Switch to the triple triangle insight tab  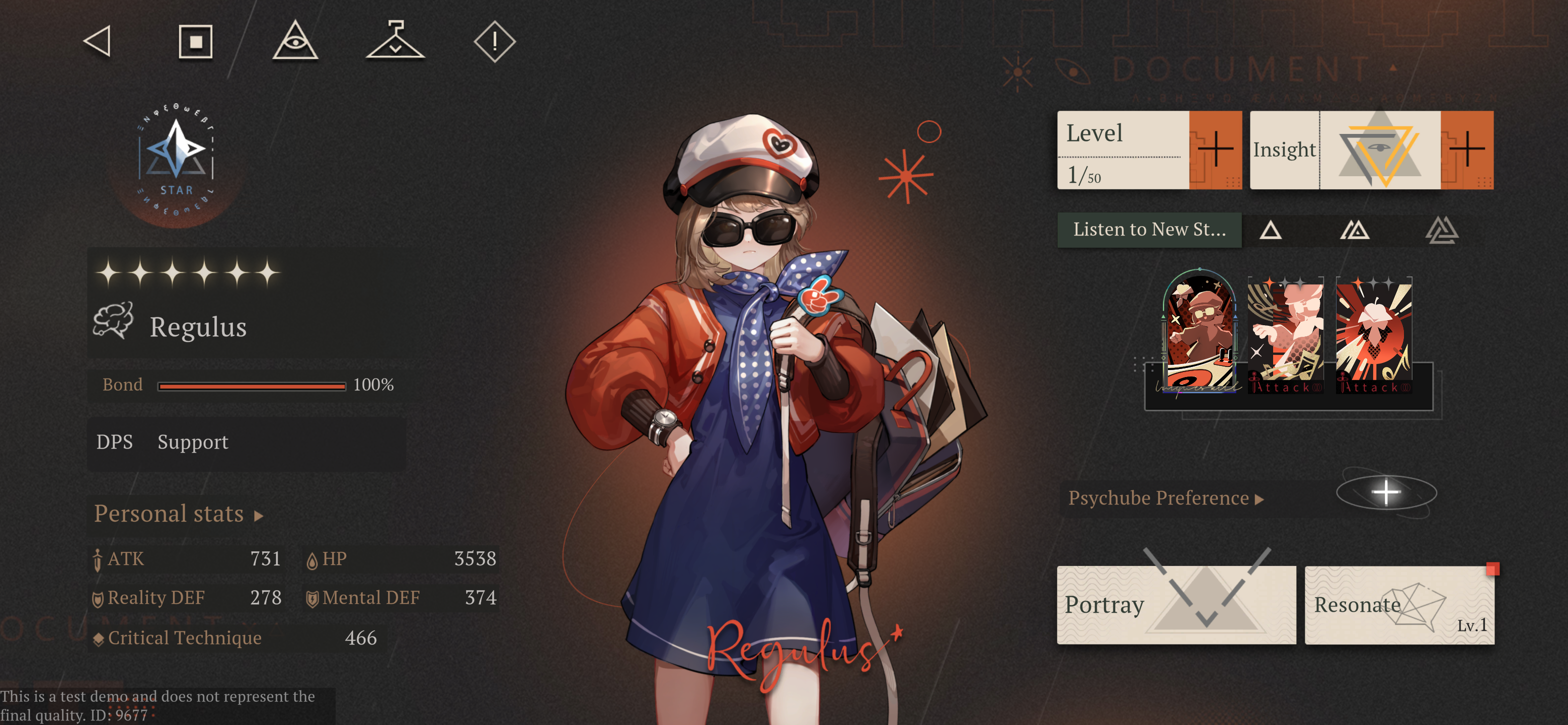click(1441, 230)
